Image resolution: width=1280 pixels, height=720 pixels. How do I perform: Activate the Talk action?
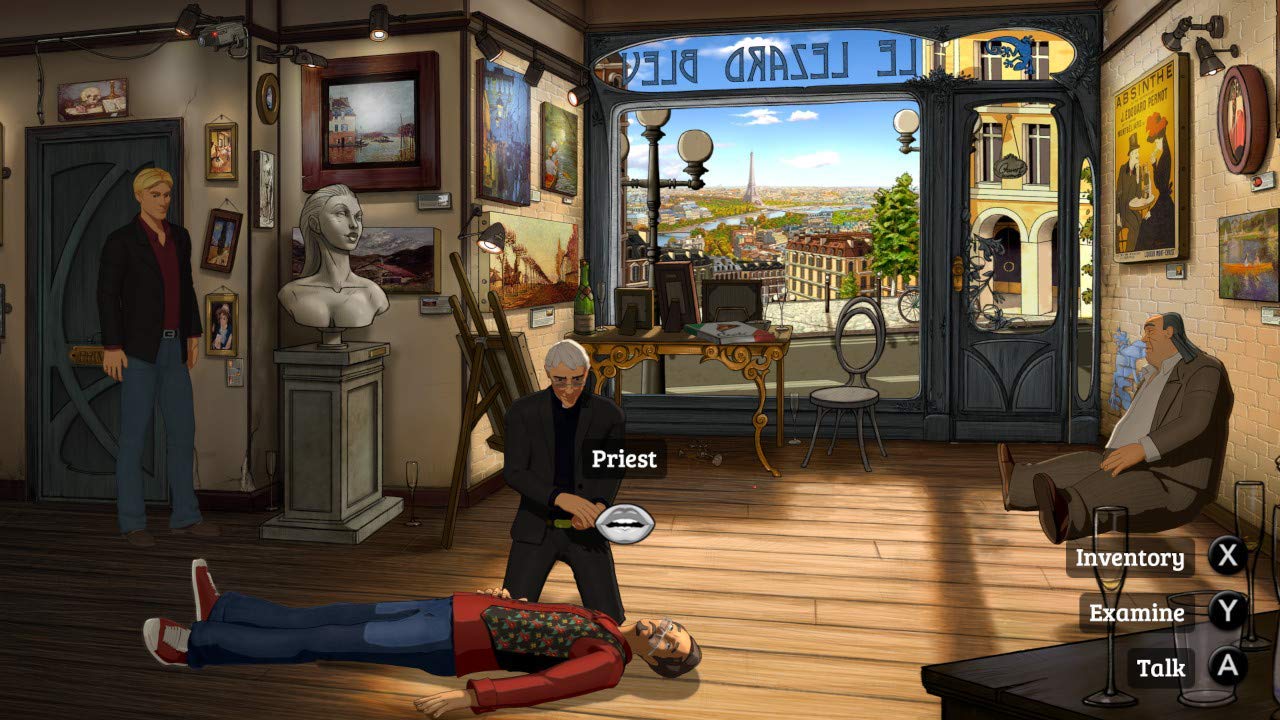[1160, 668]
